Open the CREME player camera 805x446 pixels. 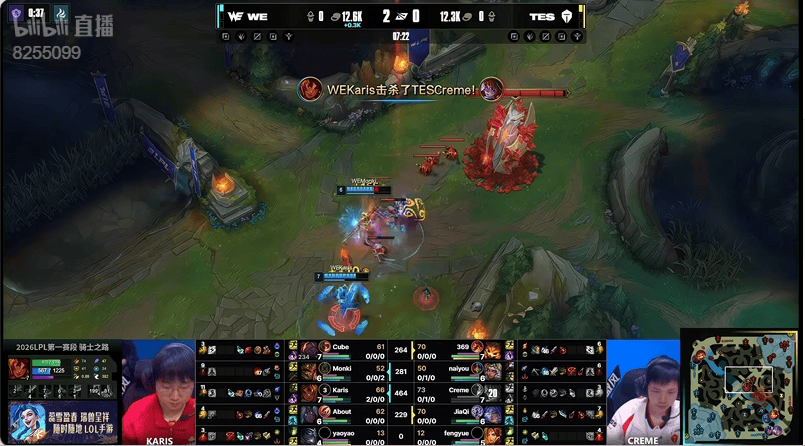[x=643, y=390]
